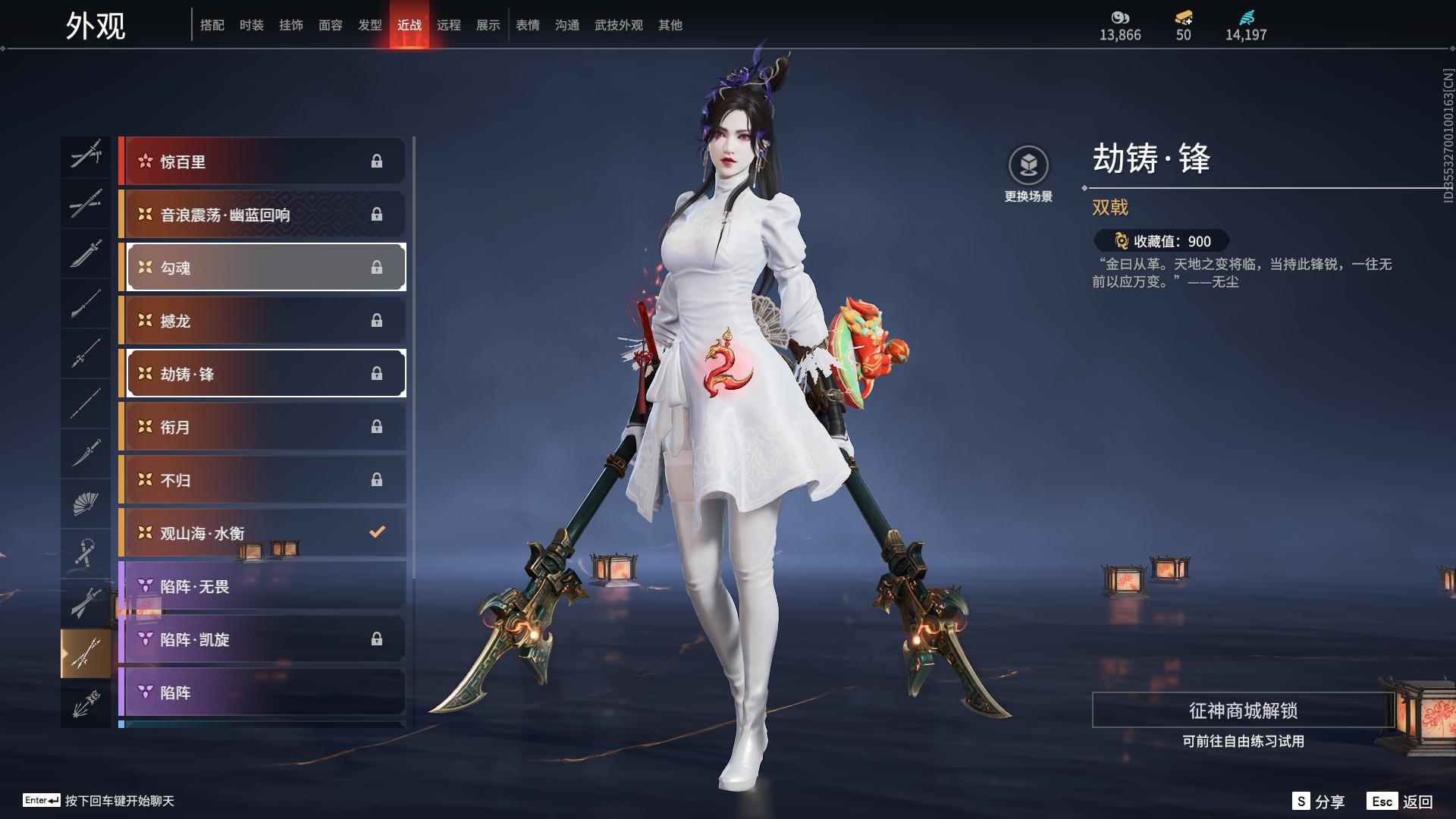Switch to the 远程 tab

point(450,24)
